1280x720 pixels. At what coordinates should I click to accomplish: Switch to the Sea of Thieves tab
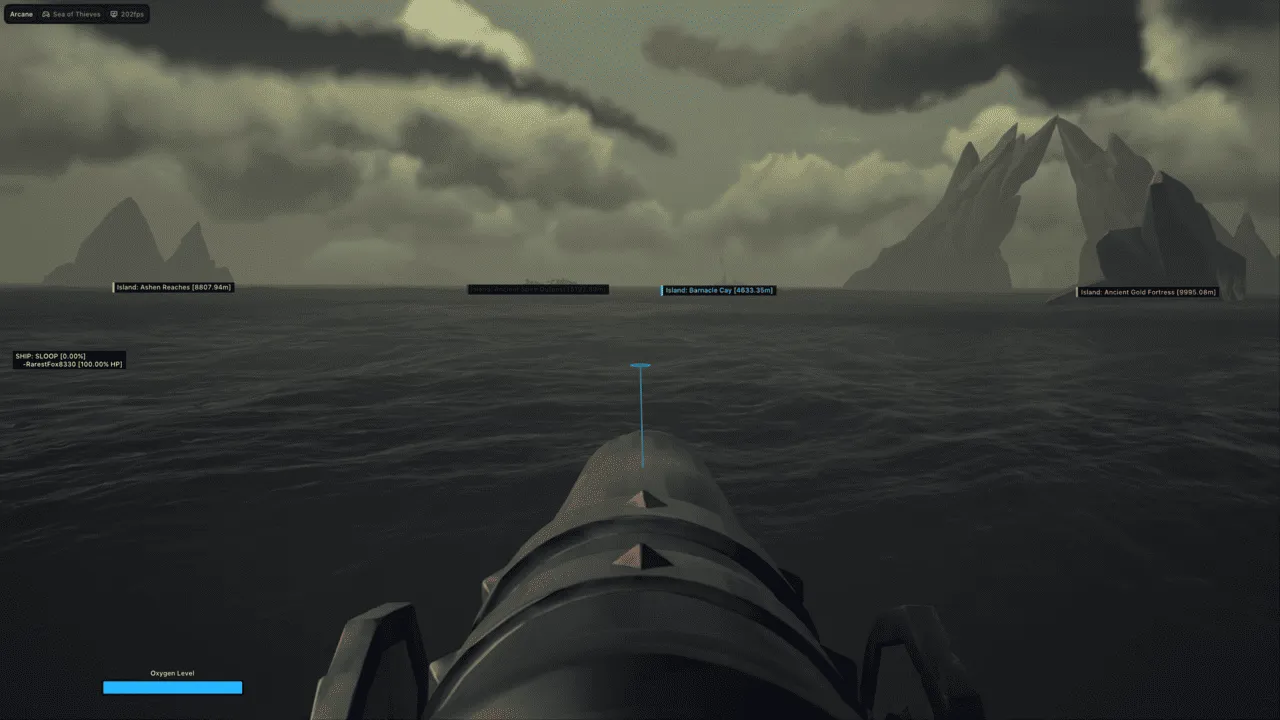[75, 14]
